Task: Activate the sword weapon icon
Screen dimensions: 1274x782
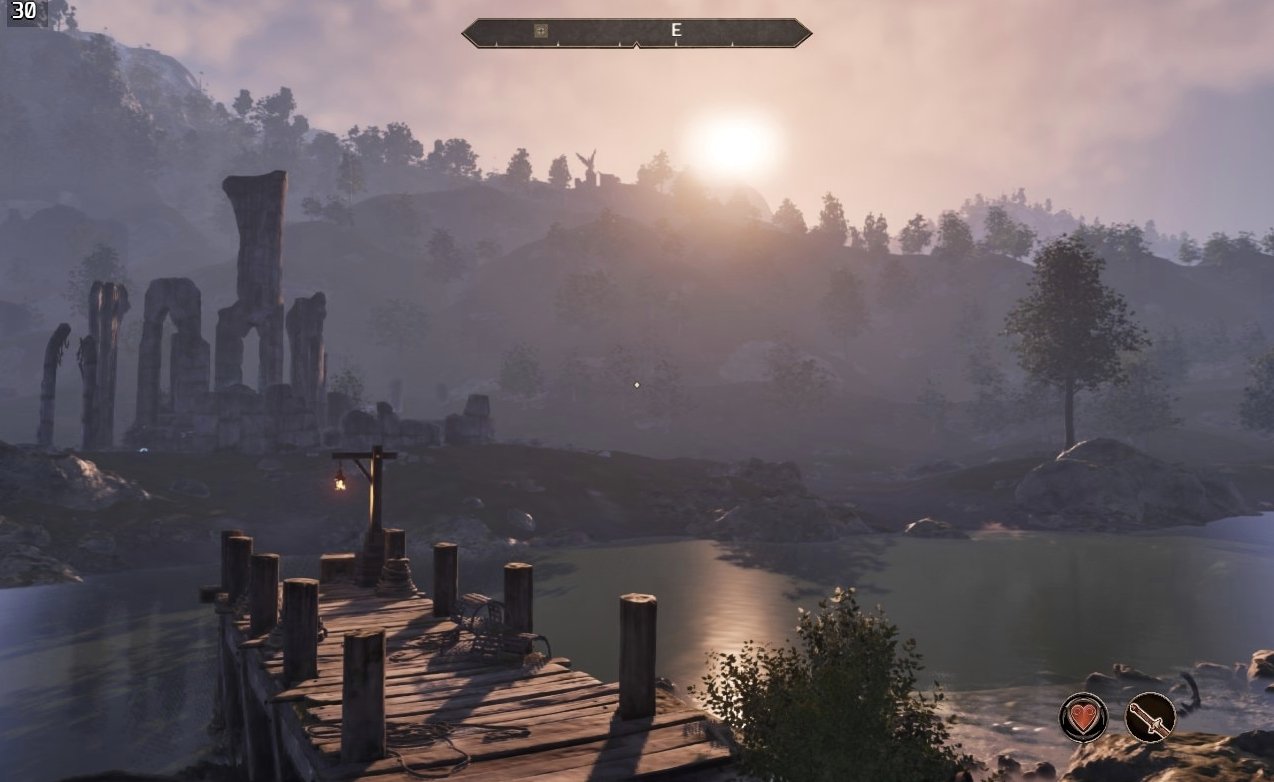Action: point(1150,717)
